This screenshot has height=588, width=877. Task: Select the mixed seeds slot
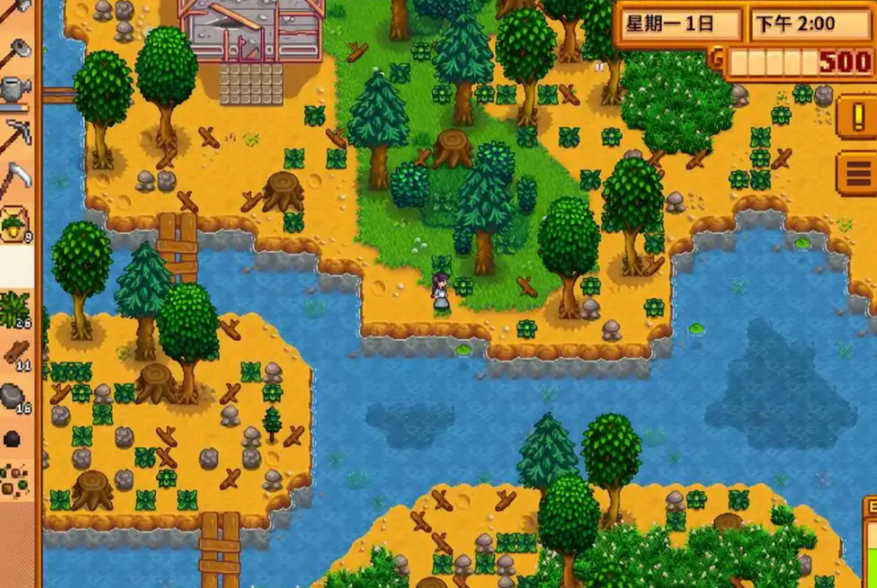click(16, 480)
